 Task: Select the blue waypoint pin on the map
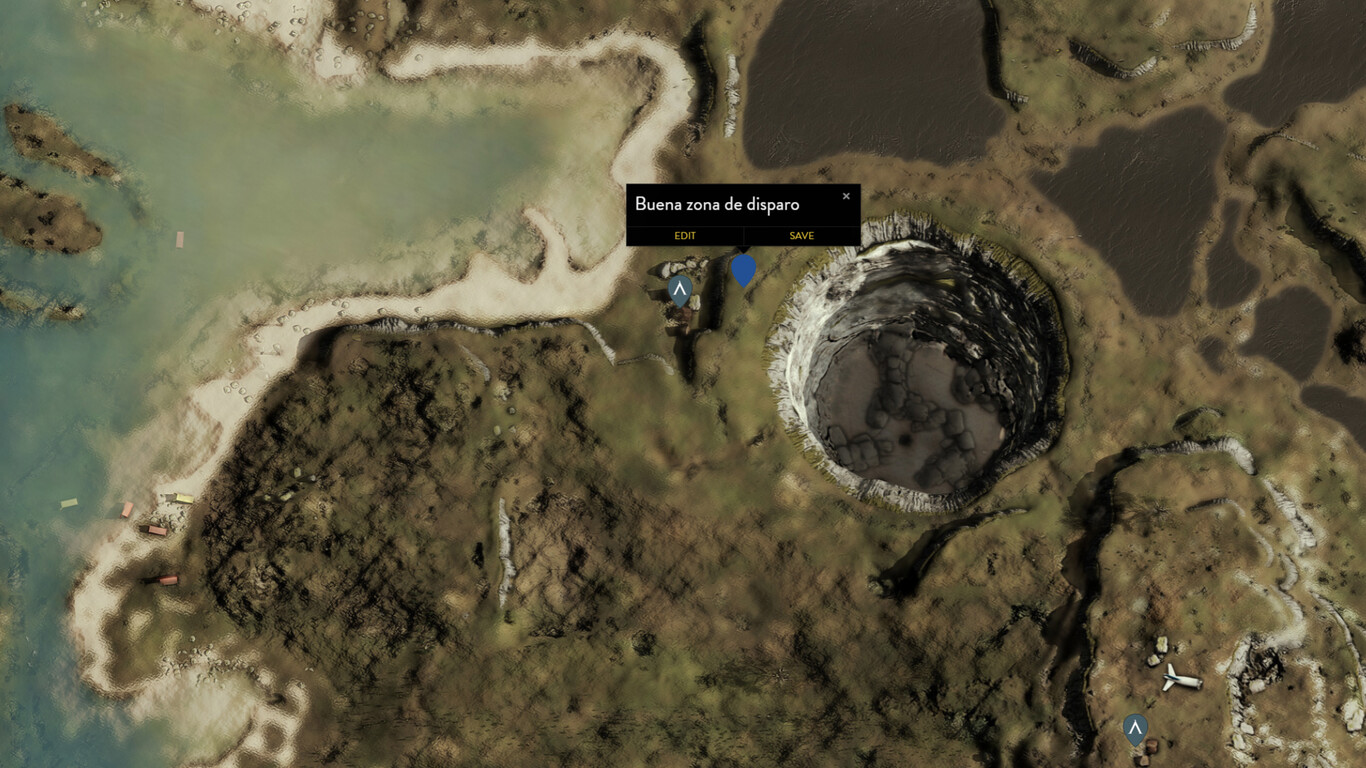[x=744, y=270]
